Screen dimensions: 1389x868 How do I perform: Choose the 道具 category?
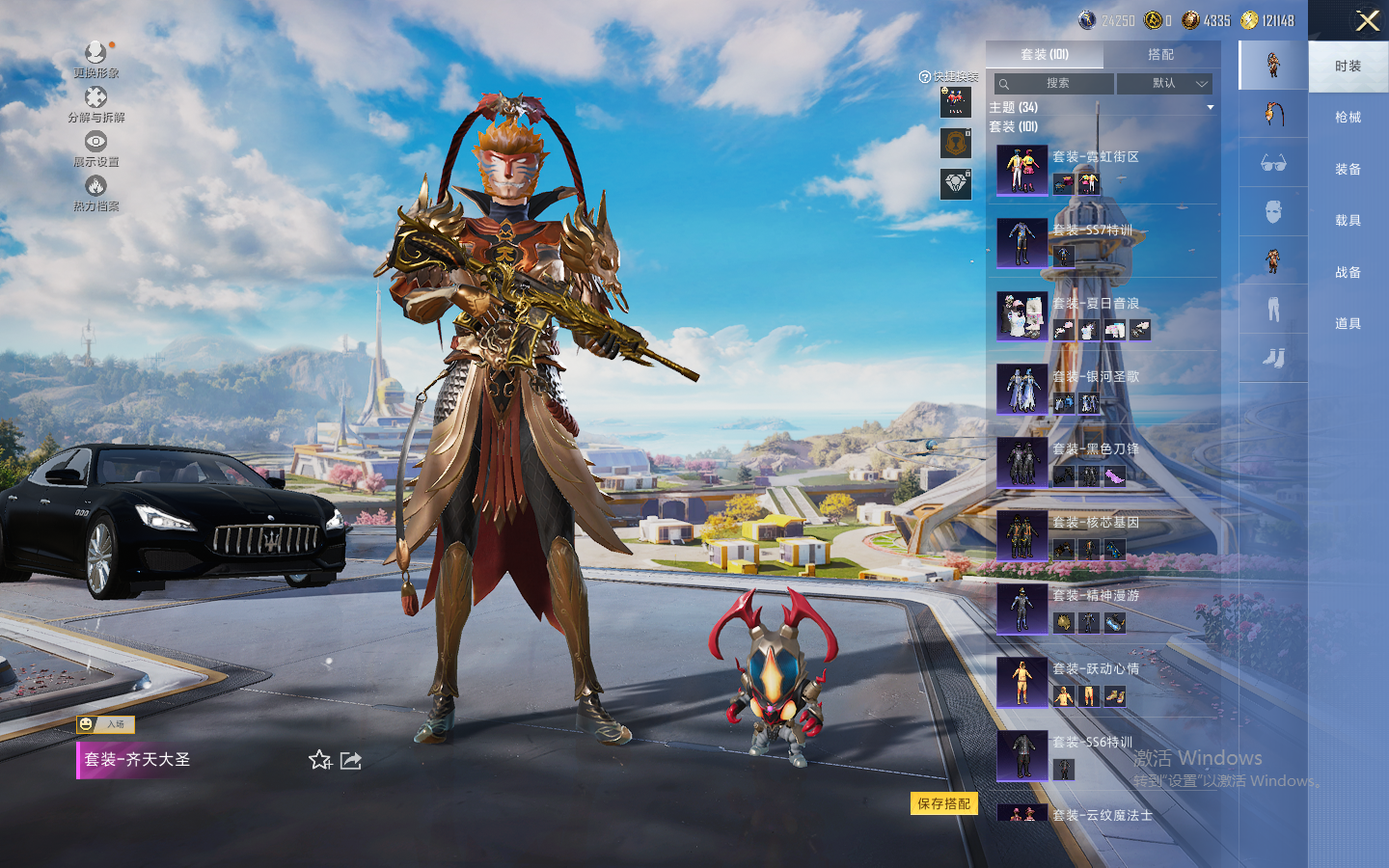point(1348,324)
